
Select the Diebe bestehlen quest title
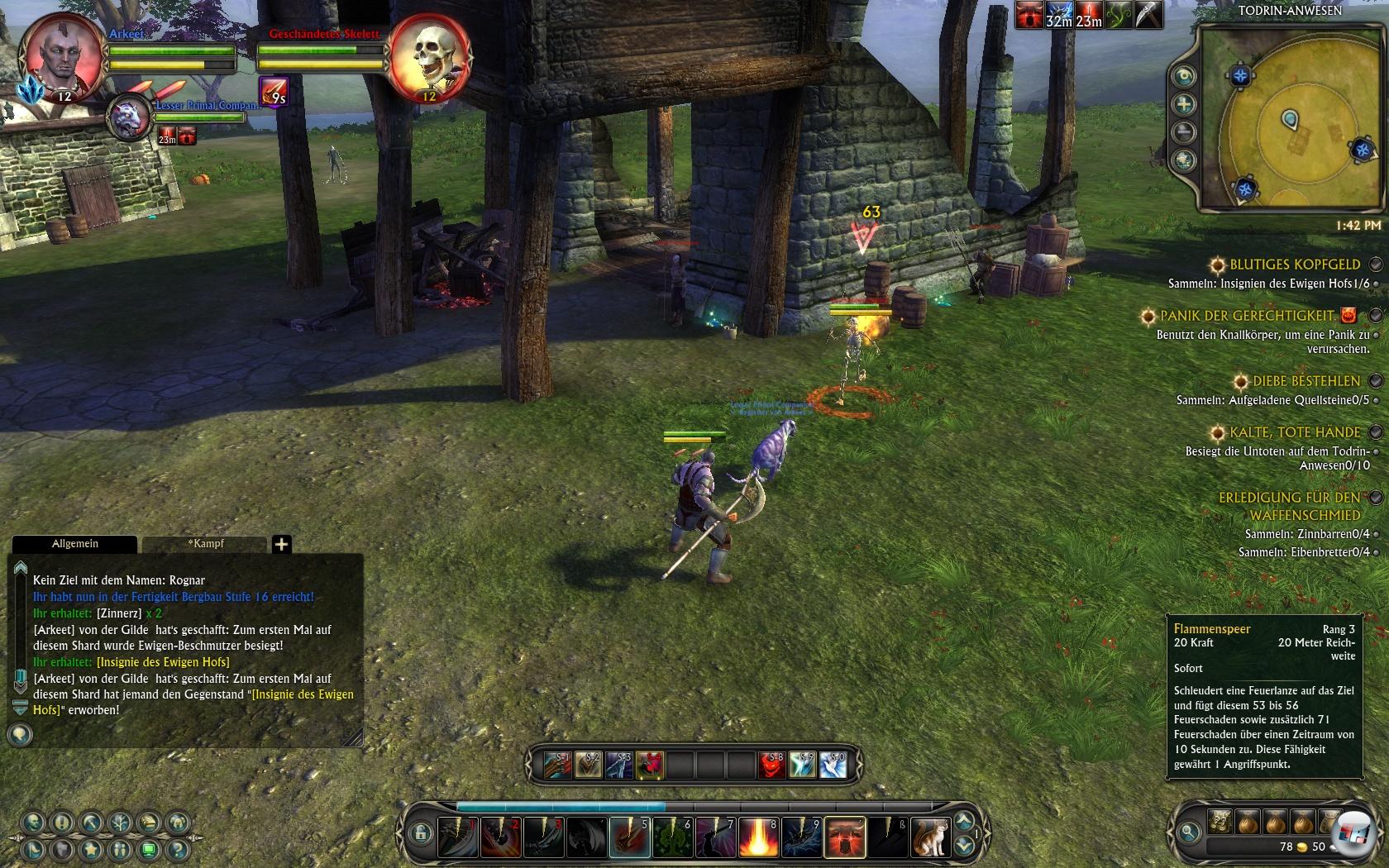(1305, 381)
